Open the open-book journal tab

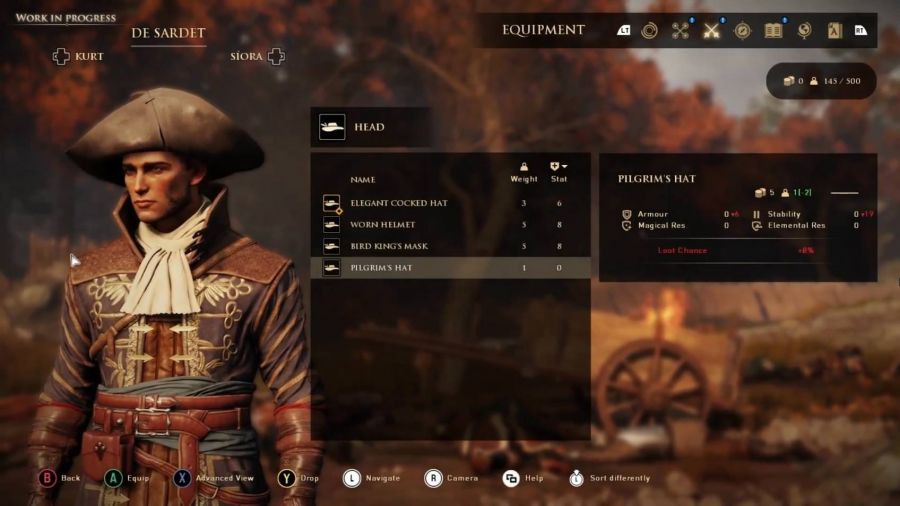tap(773, 30)
